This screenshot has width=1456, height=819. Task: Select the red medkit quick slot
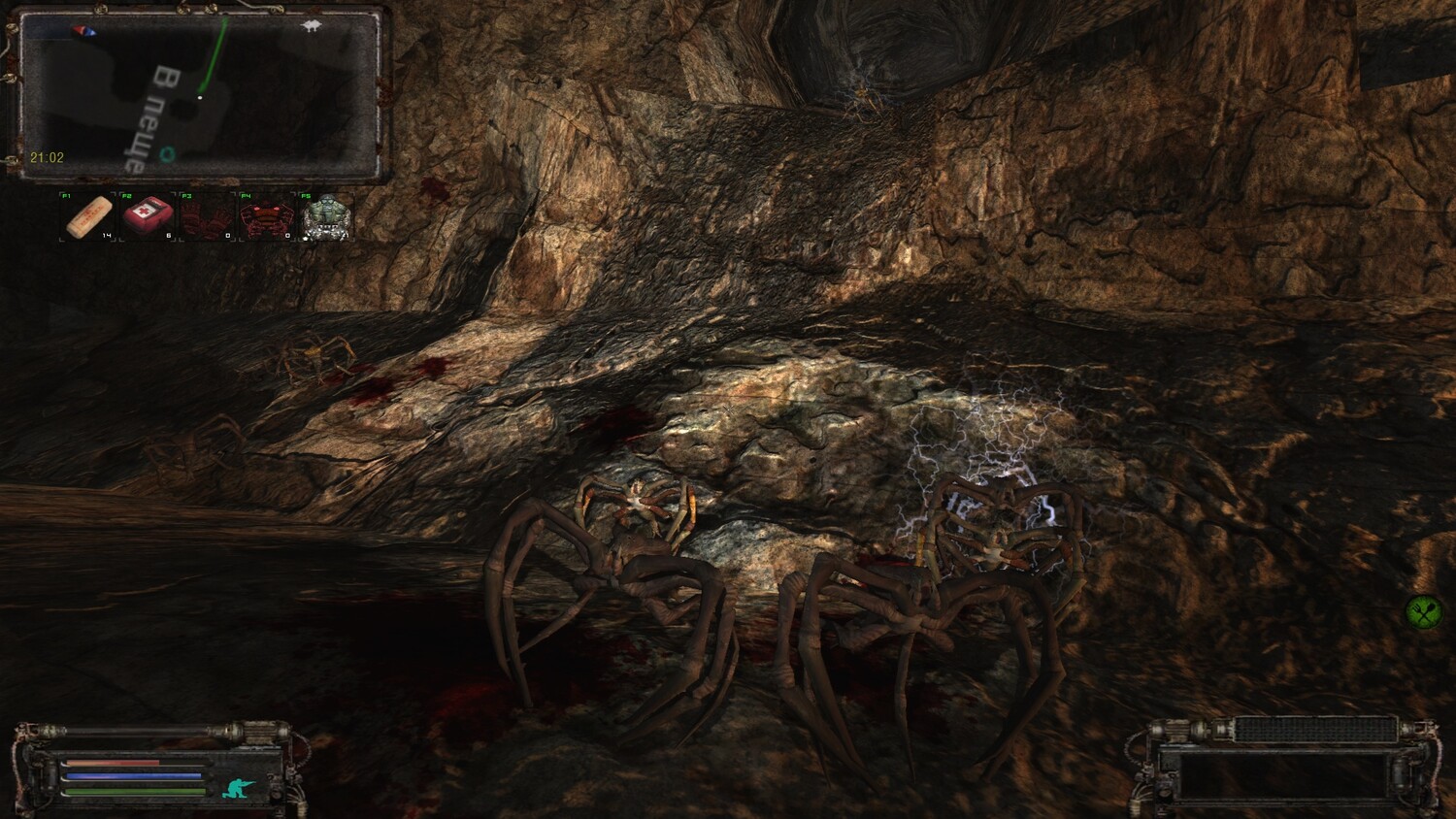(x=148, y=216)
